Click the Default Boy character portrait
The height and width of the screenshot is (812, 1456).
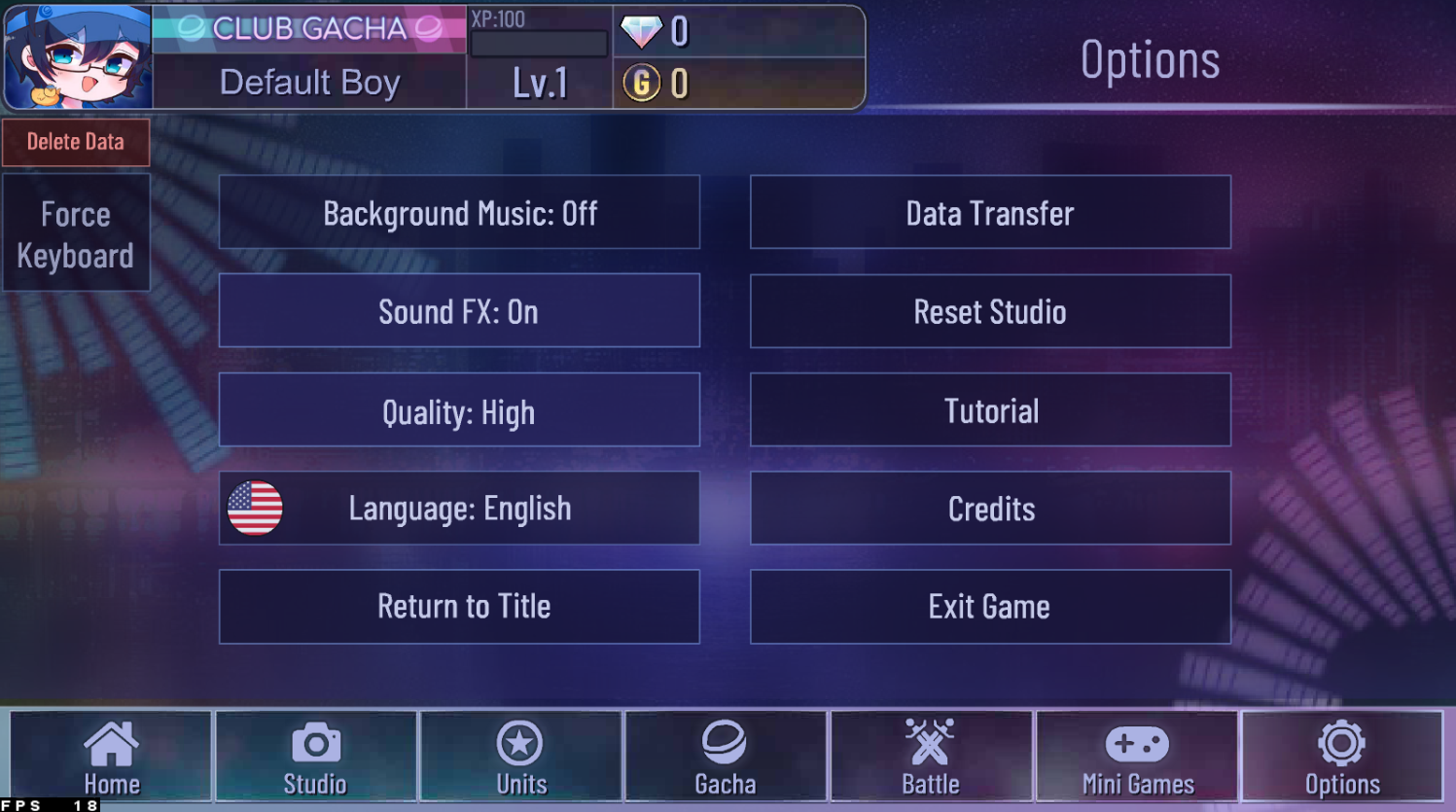tap(78, 56)
